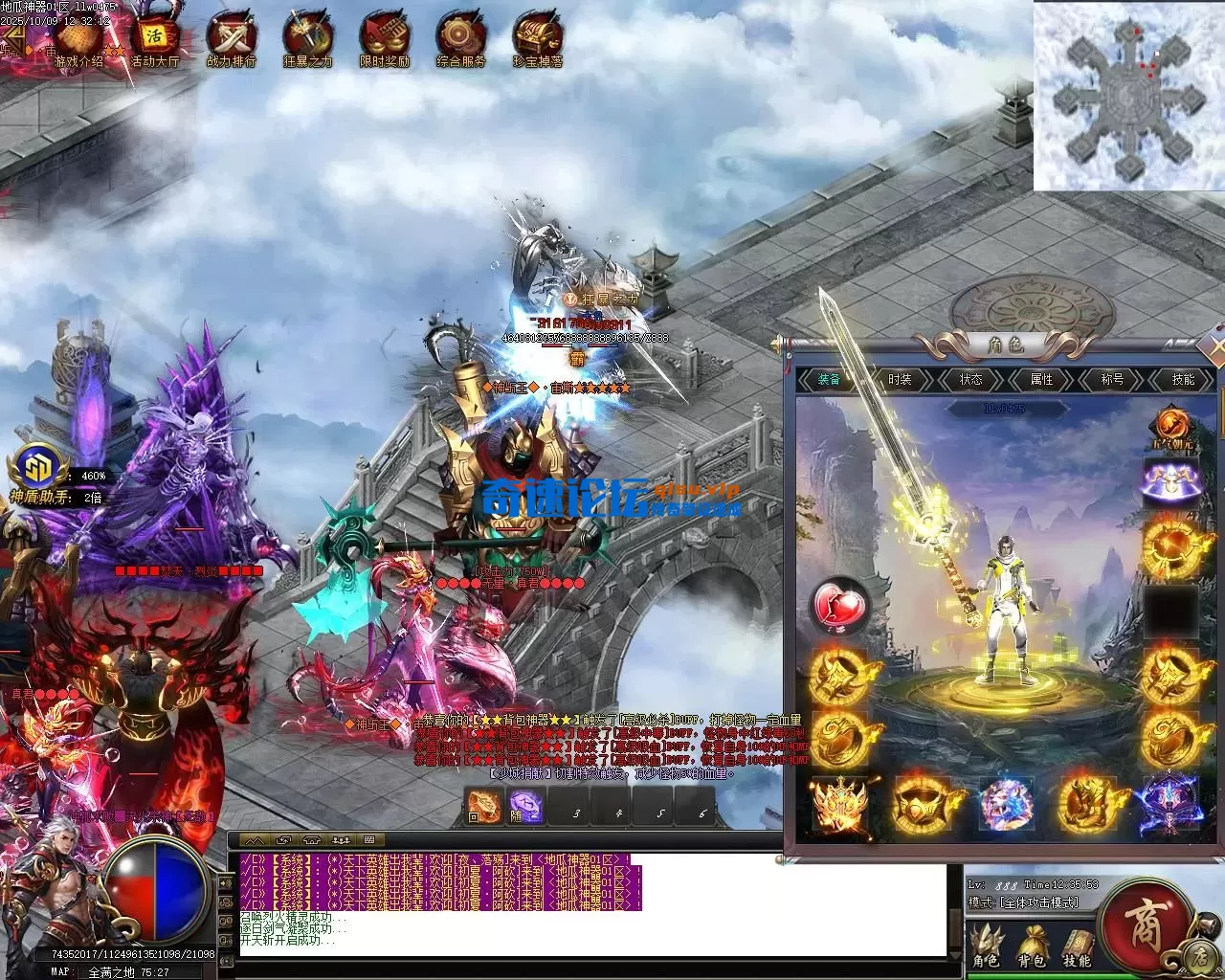Select the 称号 titles tab
The height and width of the screenshot is (980, 1225).
tap(1112, 380)
